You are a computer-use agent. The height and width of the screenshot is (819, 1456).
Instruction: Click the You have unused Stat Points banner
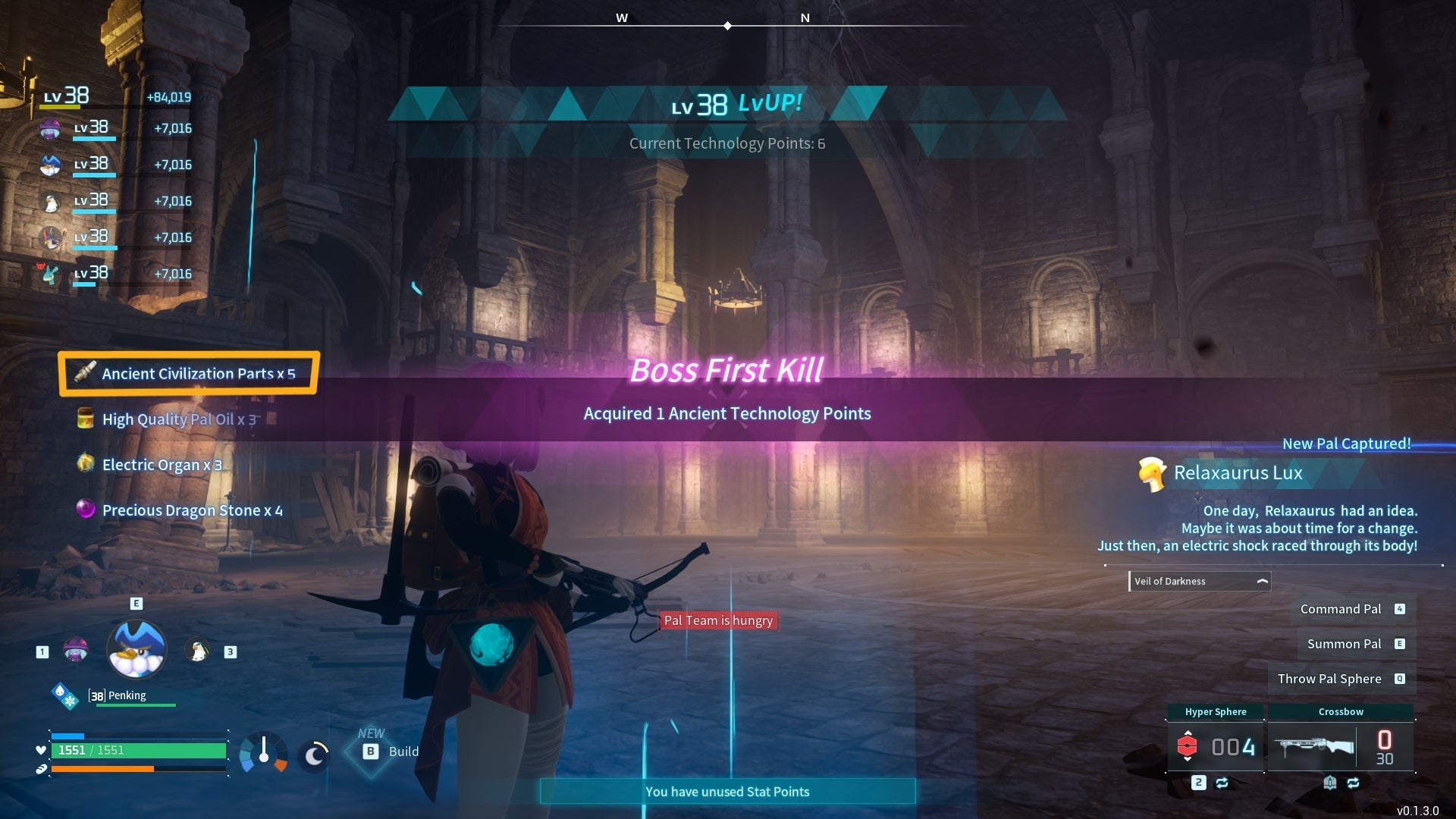click(726, 791)
